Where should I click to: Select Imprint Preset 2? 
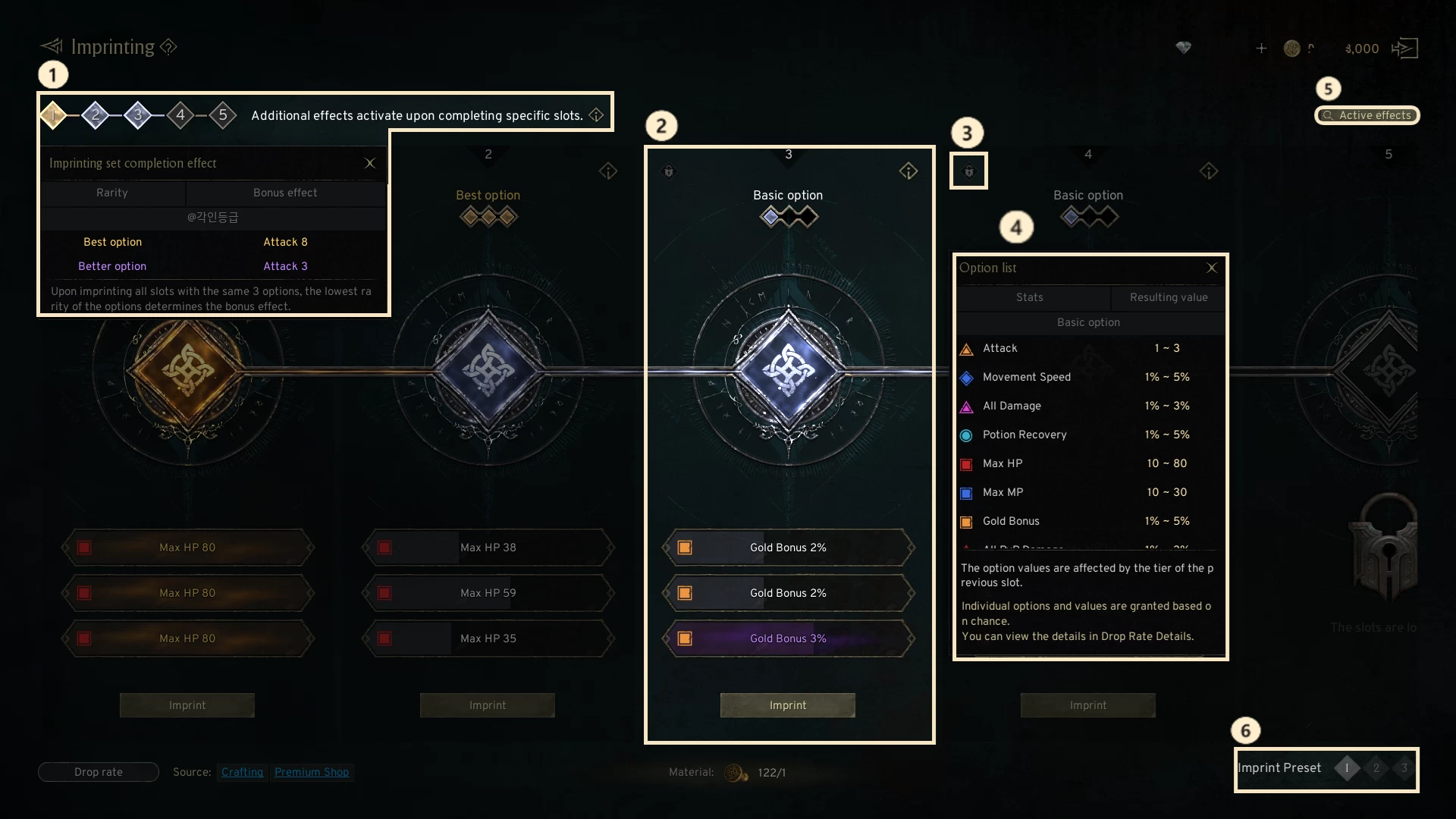[1376, 768]
